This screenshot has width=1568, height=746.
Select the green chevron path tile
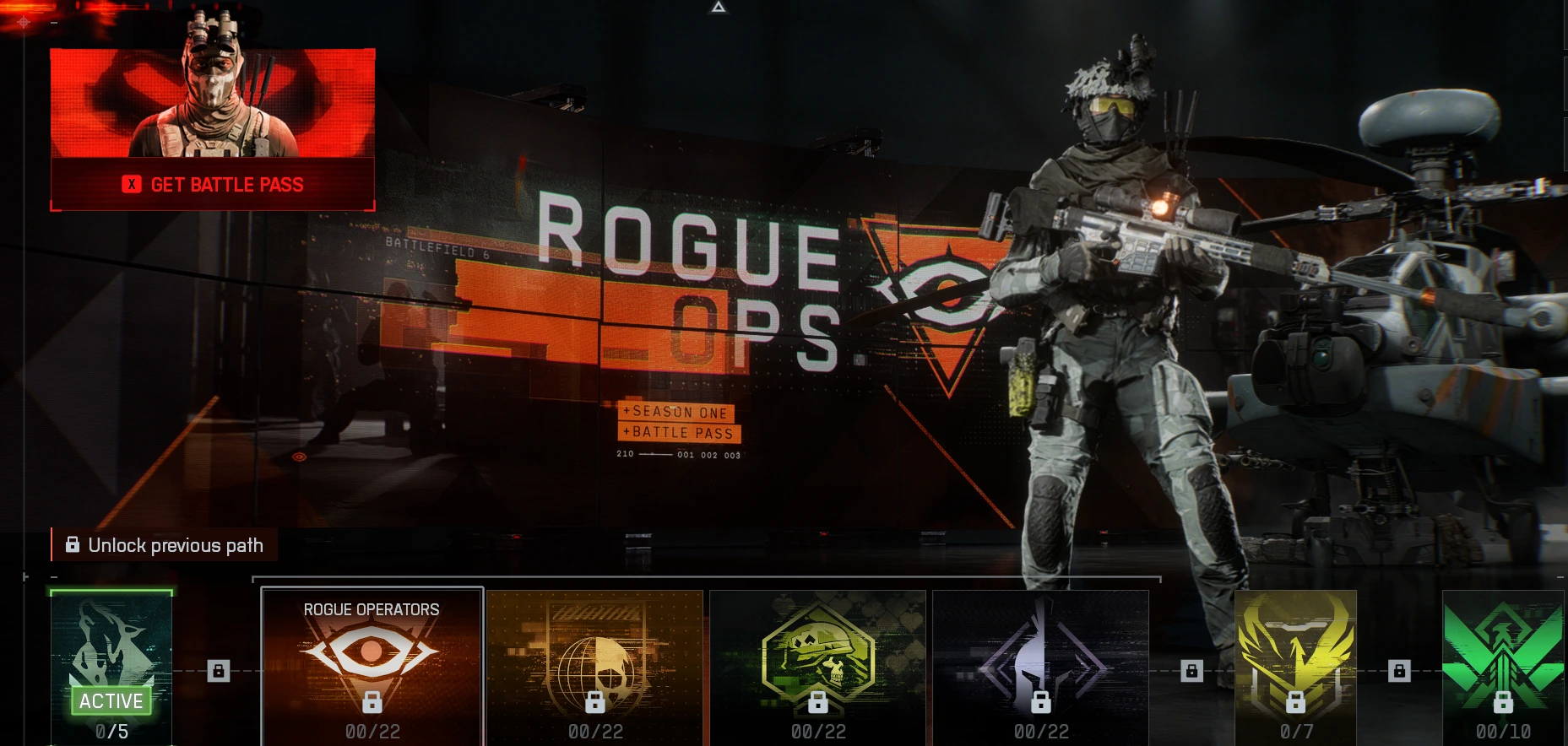1503,667
